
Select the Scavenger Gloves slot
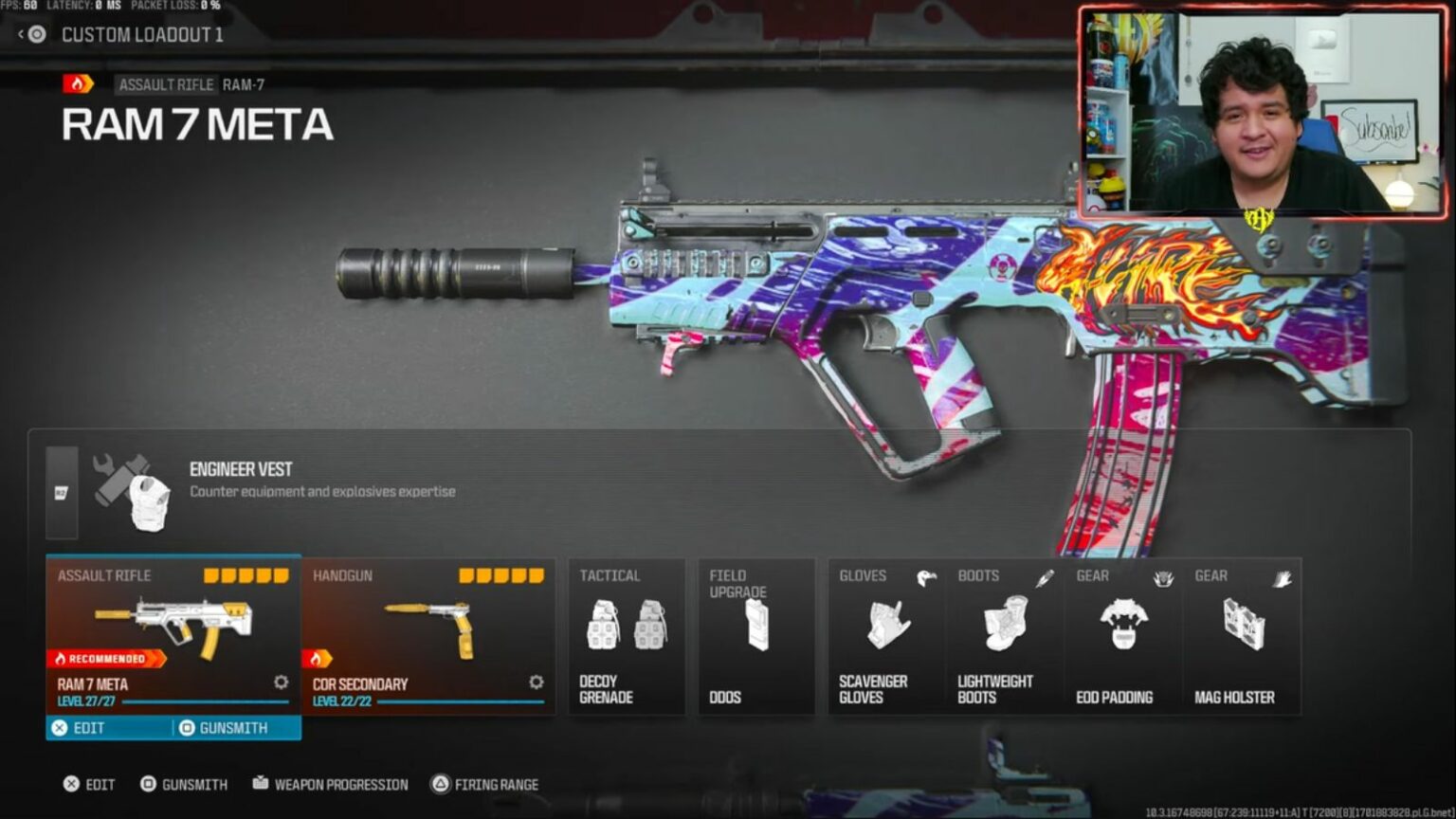pos(887,635)
